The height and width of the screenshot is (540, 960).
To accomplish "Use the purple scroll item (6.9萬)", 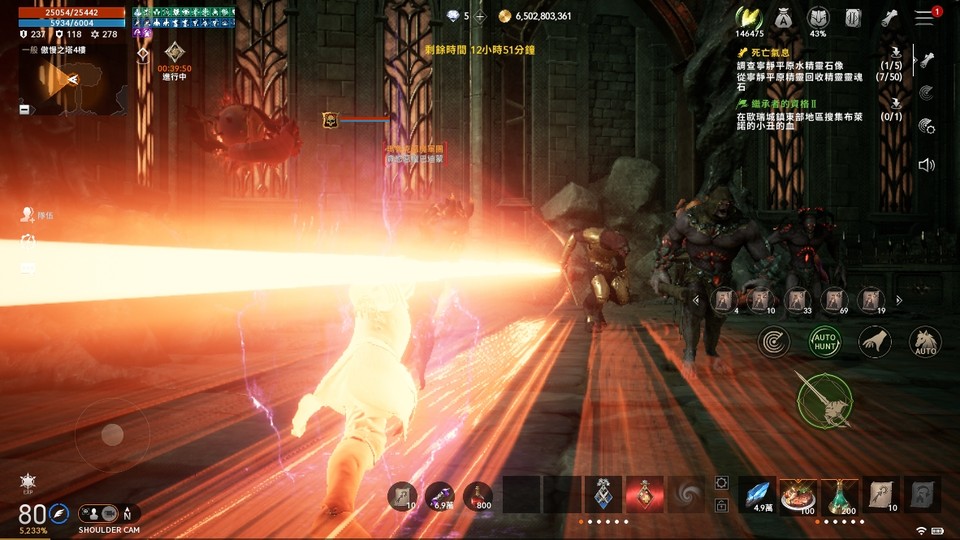I will (443, 494).
